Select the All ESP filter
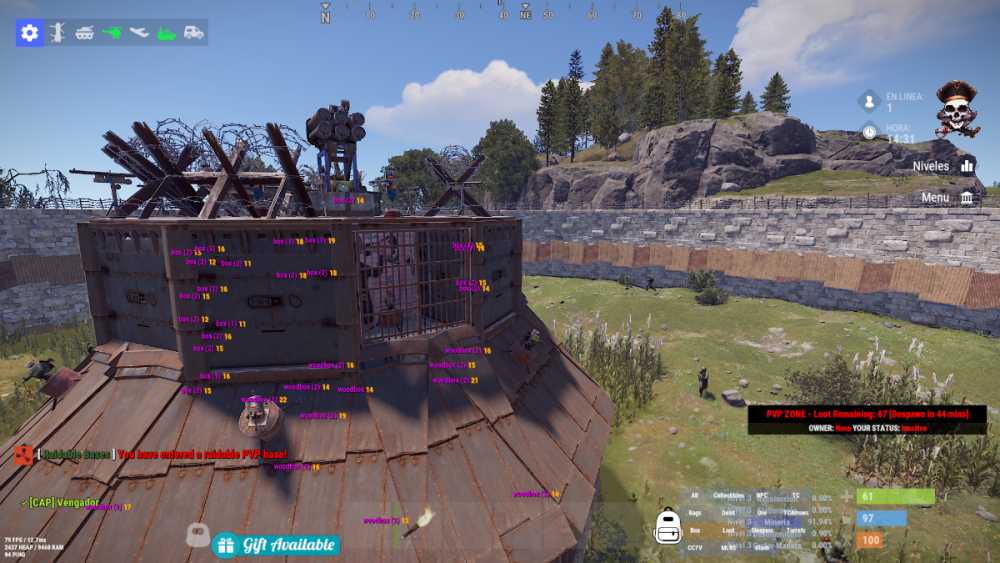 695,496
